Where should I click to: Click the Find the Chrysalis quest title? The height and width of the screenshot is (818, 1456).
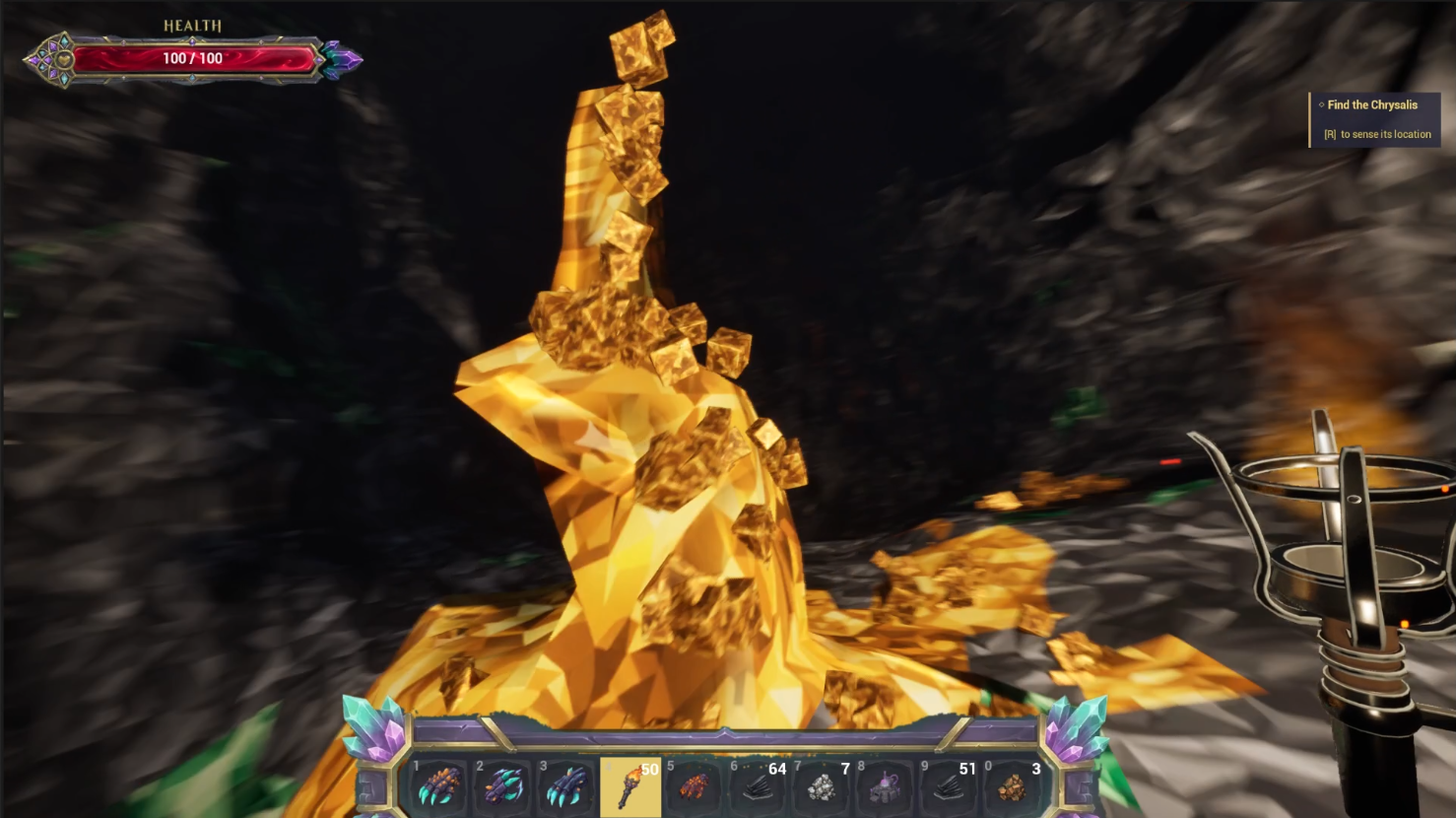(x=1372, y=104)
